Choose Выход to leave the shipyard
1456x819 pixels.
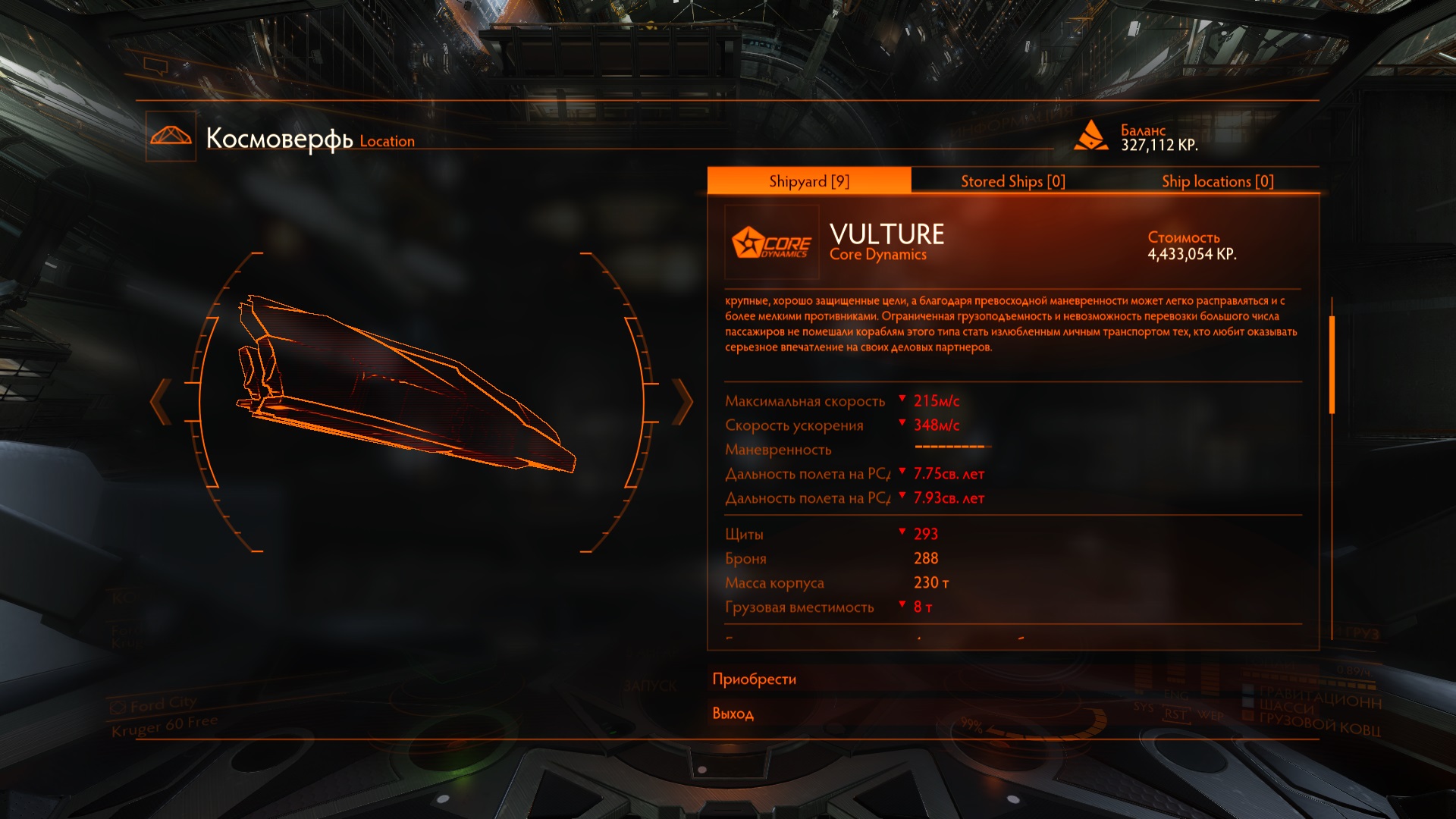pyautogui.click(x=733, y=714)
